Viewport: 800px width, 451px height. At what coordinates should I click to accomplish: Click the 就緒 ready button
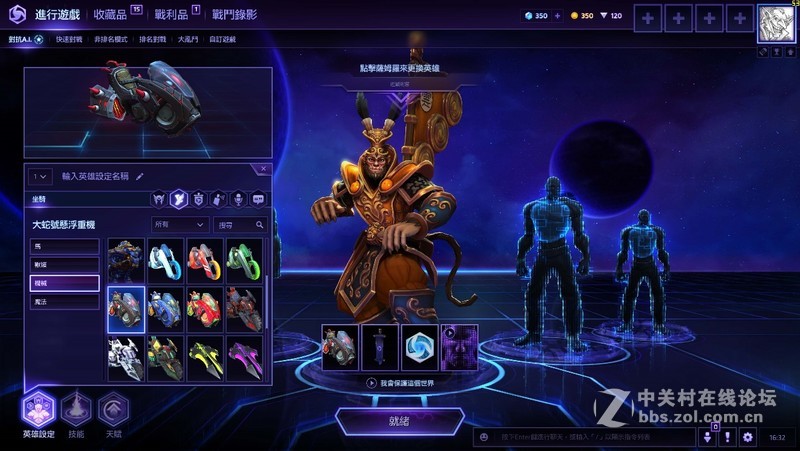[x=399, y=421]
